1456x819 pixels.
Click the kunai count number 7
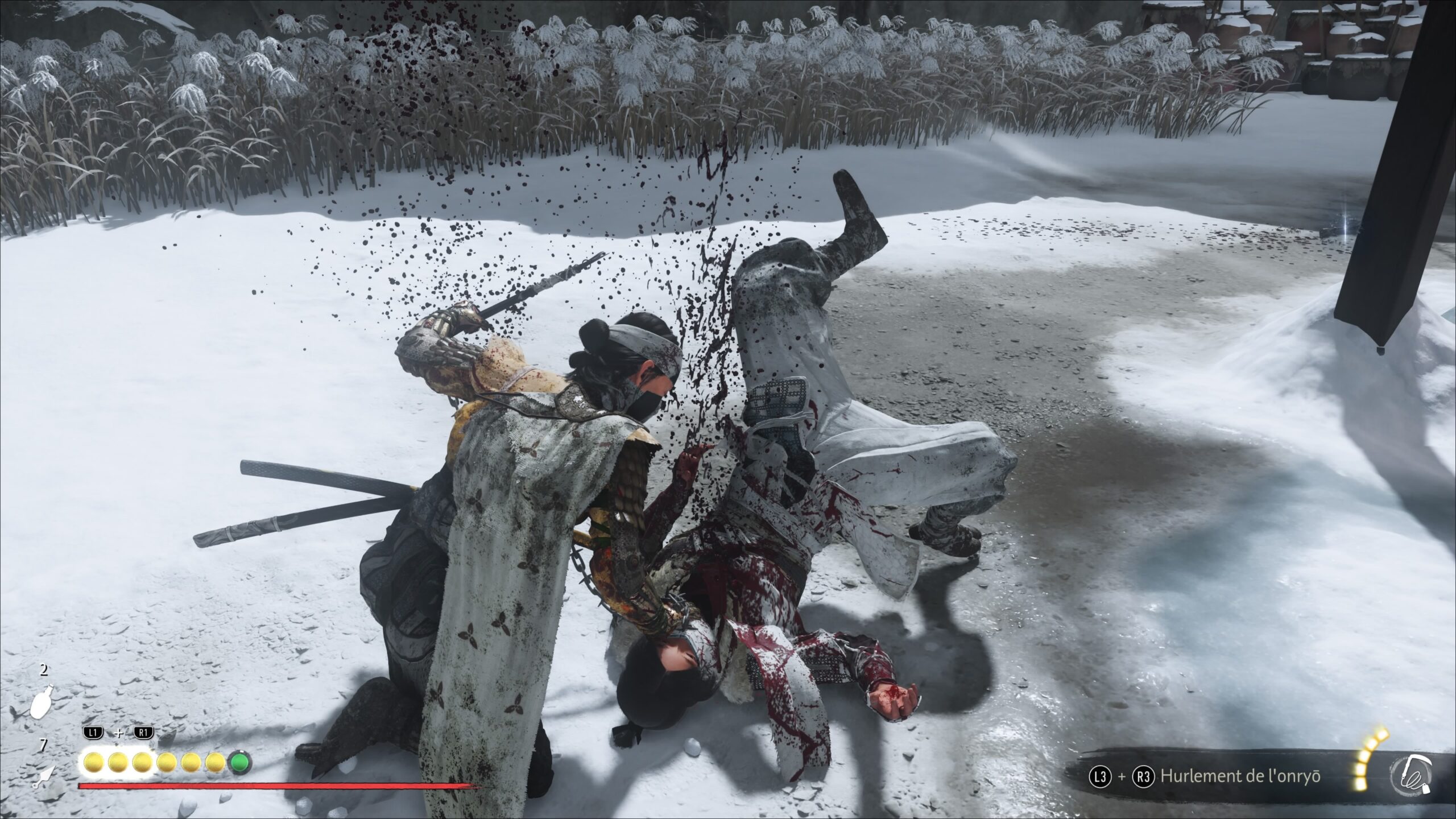click(x=44, y=744)
